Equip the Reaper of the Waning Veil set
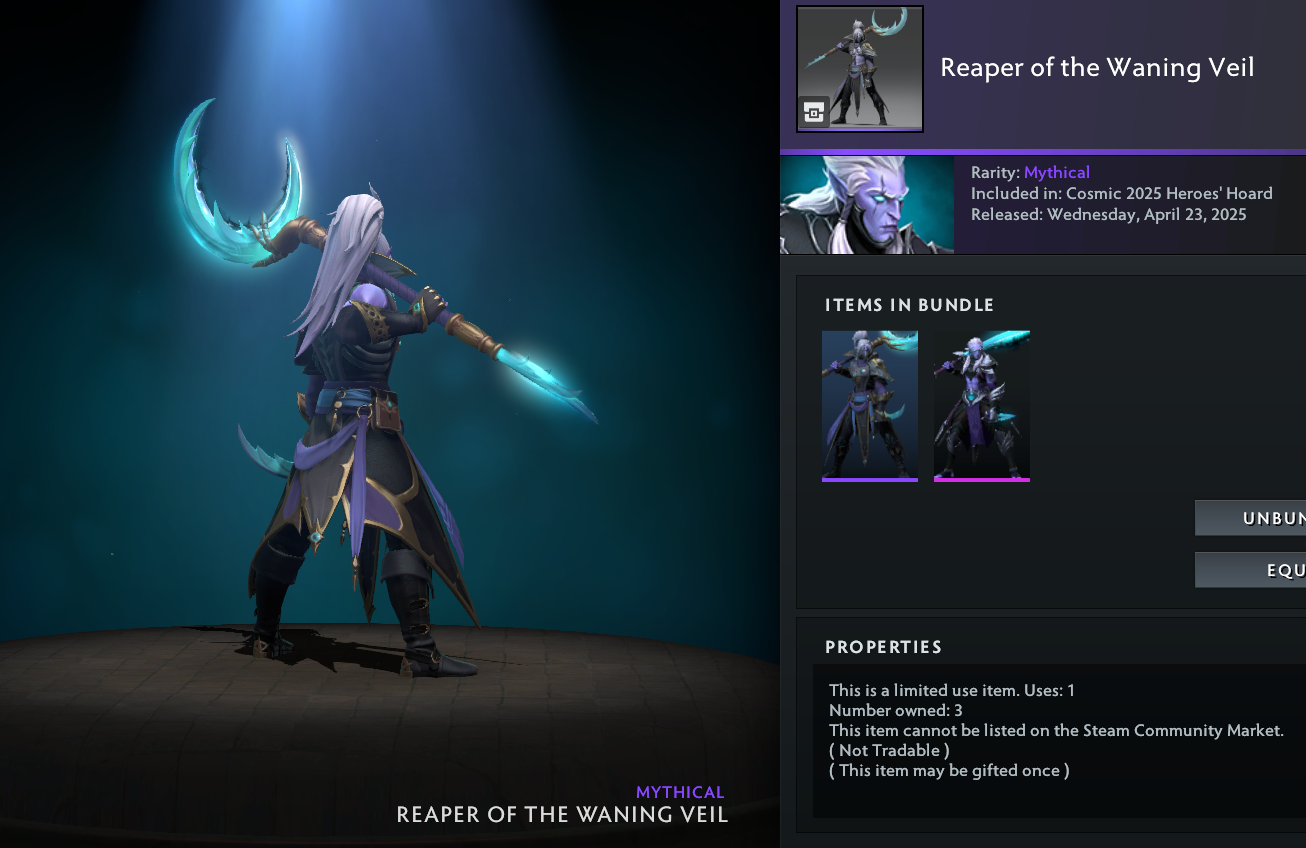 pyautogui.click(x=1252, y=570)
